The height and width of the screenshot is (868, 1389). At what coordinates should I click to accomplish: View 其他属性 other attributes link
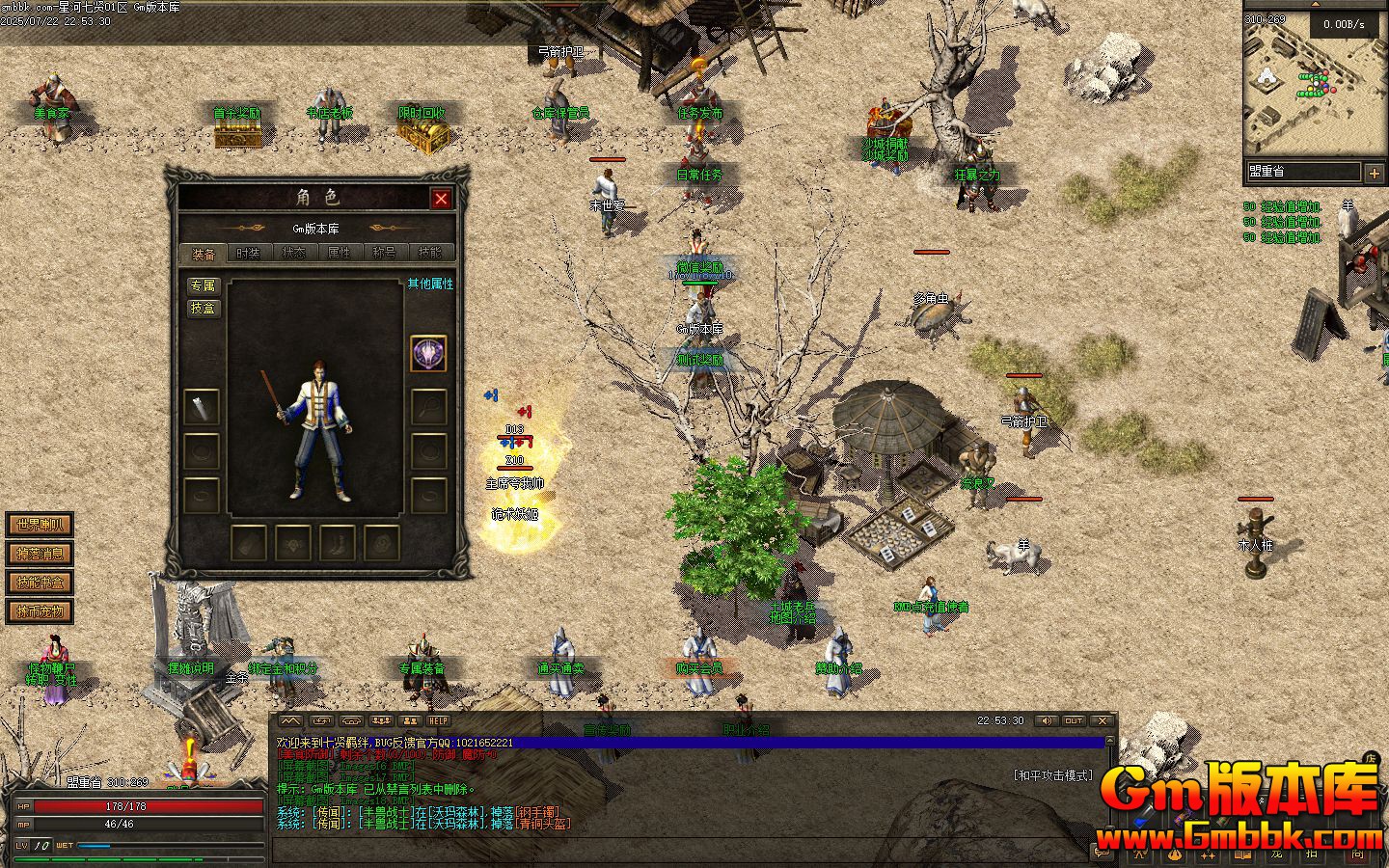tap(429, 285)
